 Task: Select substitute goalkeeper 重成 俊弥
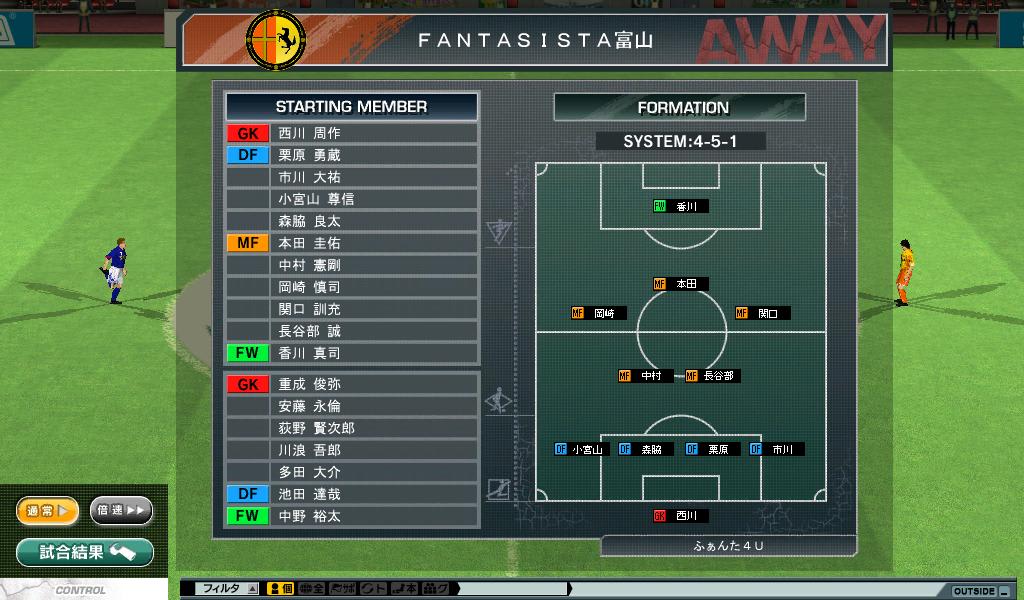(351, 384)
